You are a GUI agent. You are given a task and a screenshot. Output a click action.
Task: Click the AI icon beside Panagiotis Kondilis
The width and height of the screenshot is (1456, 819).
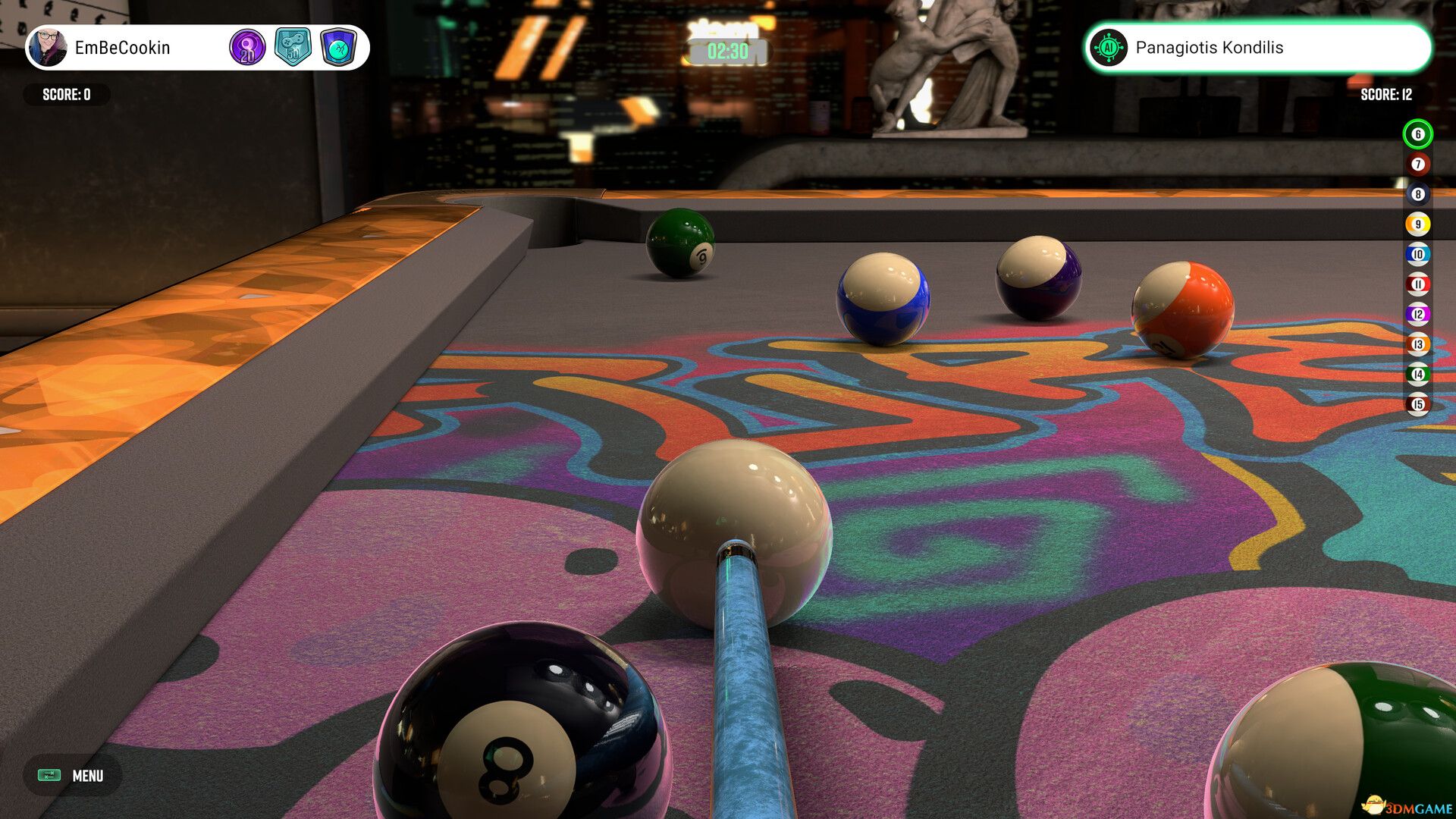point(1109,48)
